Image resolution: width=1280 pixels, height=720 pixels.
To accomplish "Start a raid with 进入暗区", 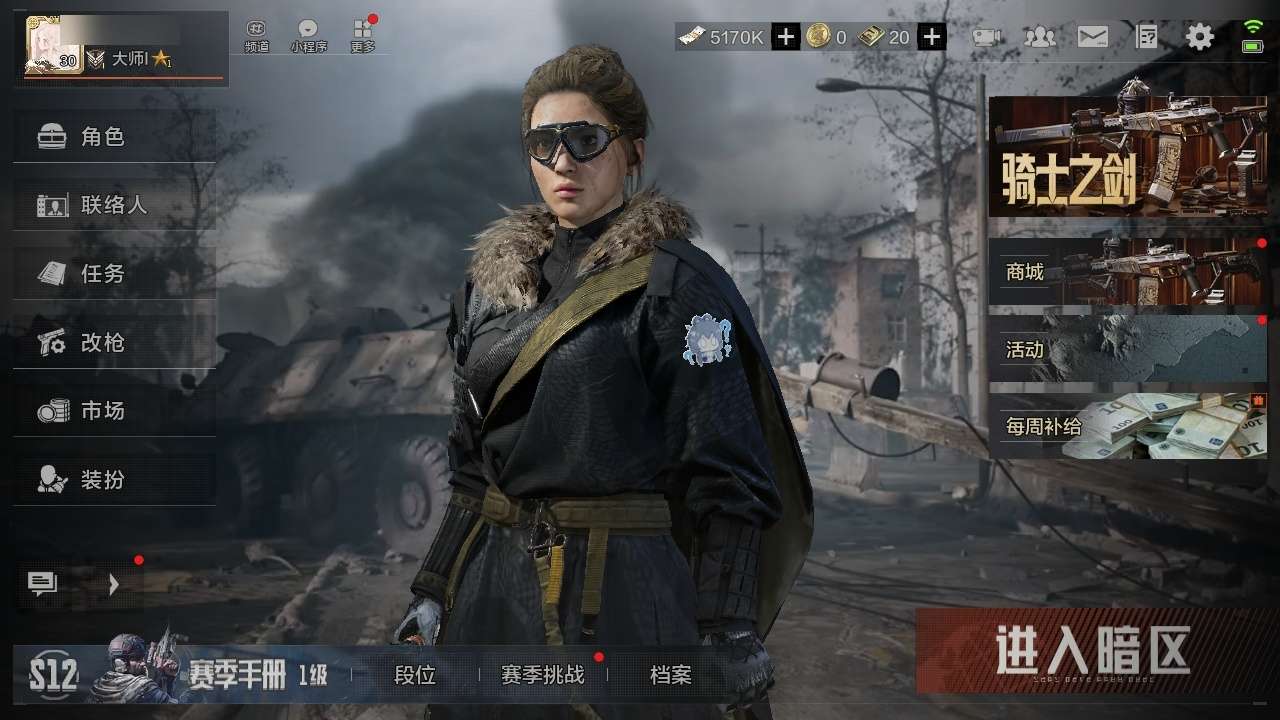I will [1096, 651].
